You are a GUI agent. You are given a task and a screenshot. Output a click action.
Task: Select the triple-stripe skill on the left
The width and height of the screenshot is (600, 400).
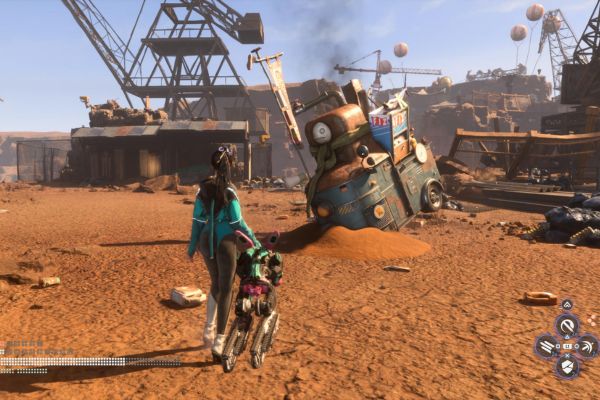coord(546,346)
